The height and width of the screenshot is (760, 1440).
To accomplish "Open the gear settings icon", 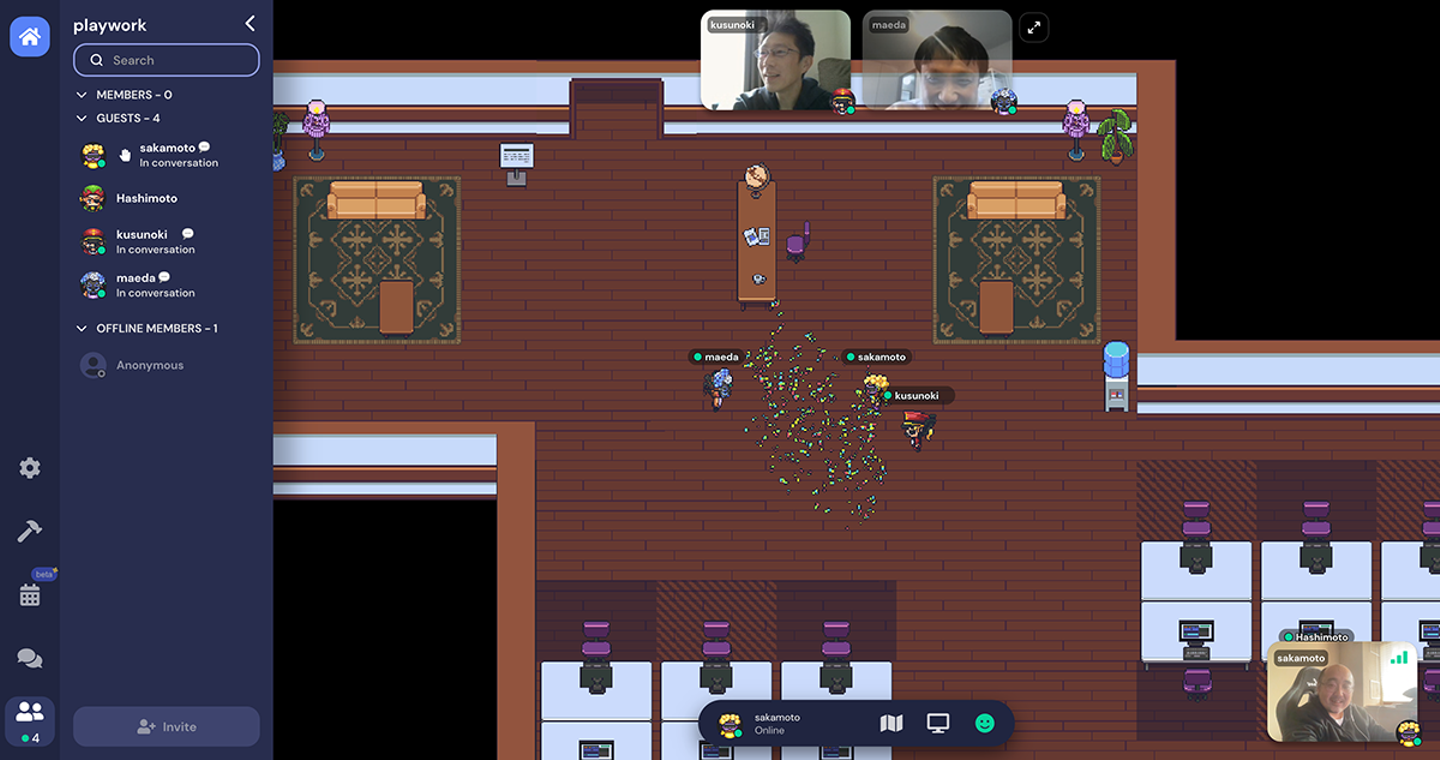I will pos(30,468).
